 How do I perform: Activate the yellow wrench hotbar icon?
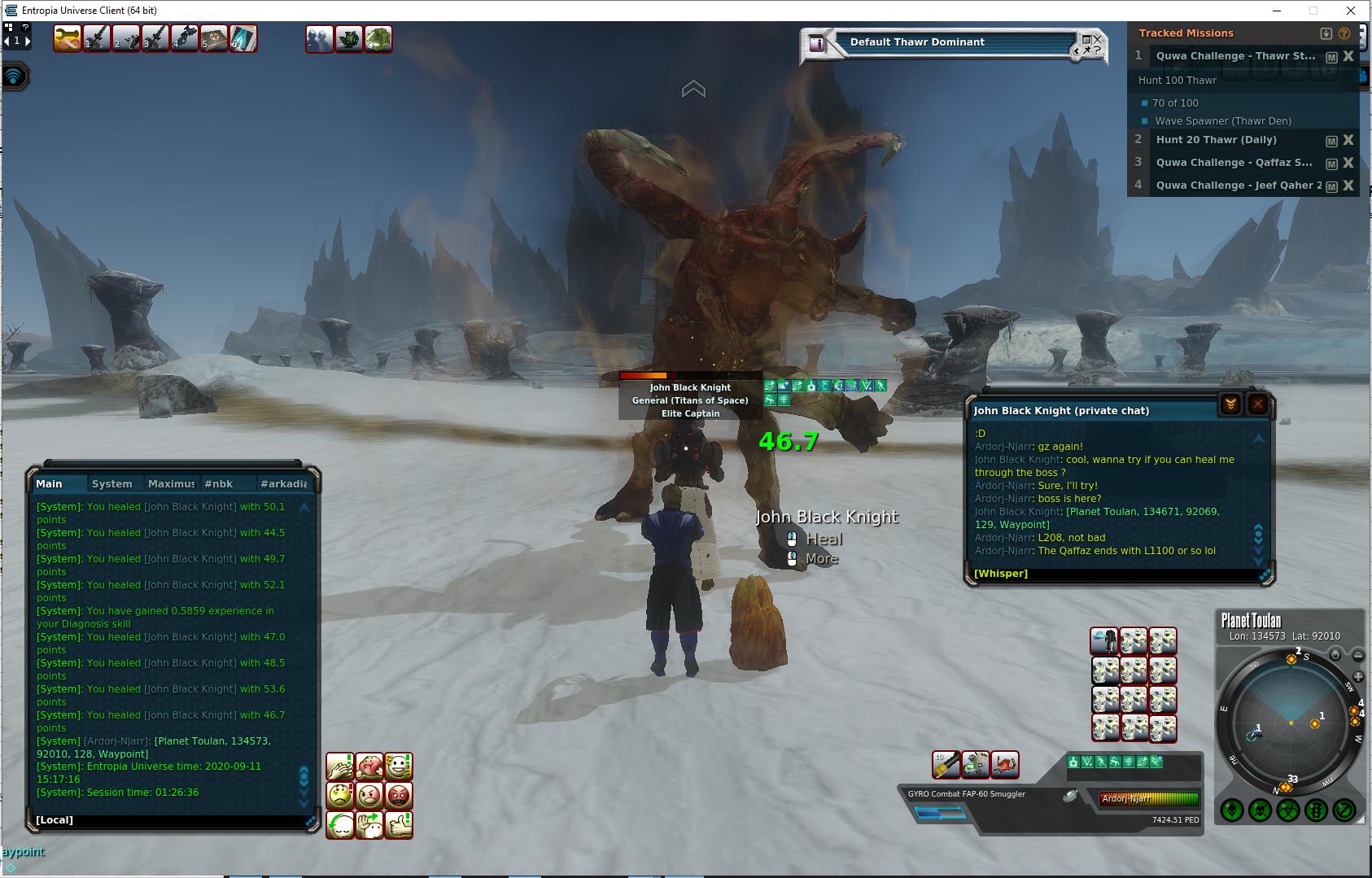(68, 39)
